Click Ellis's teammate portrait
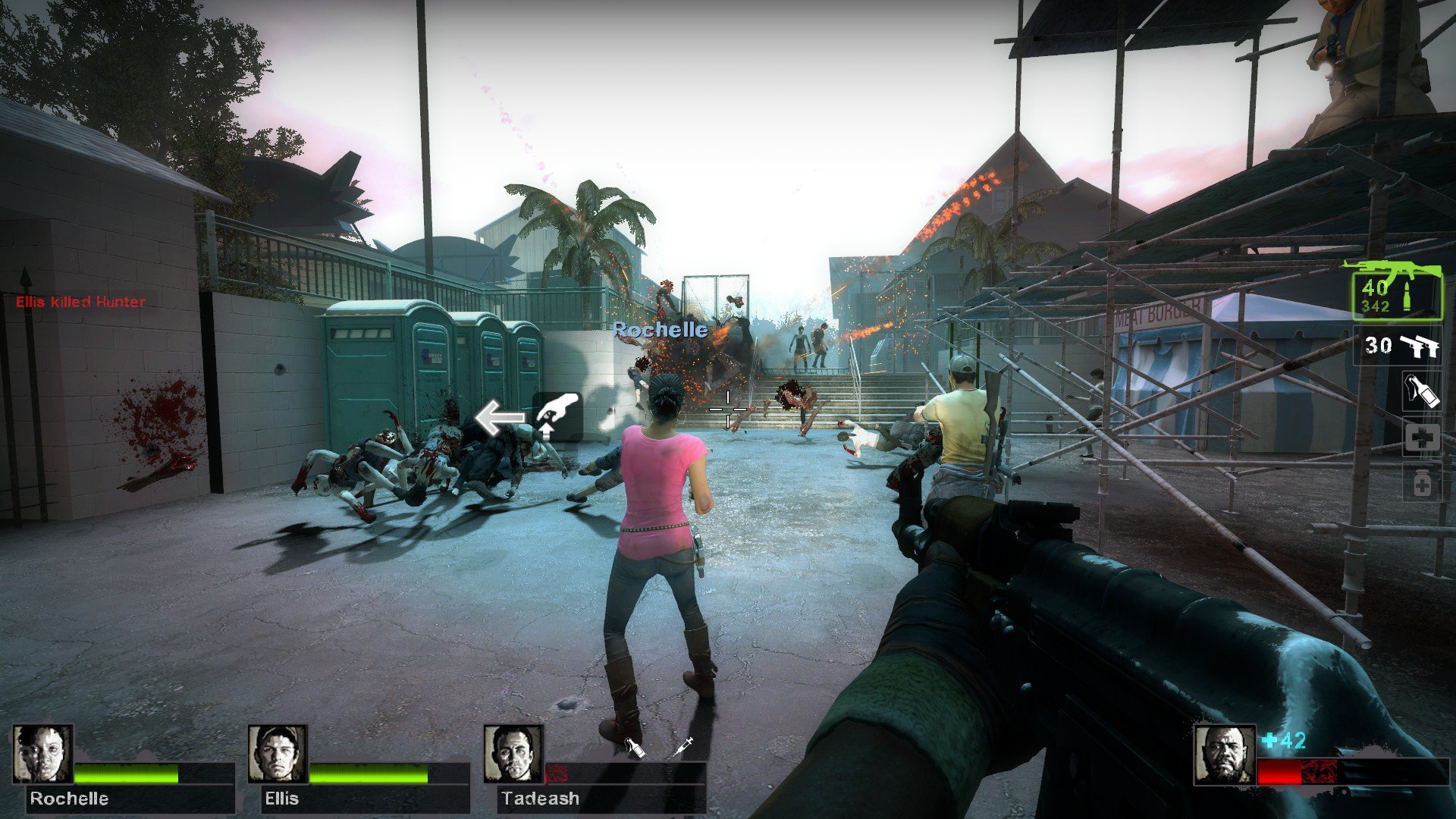 click(278, 753)
